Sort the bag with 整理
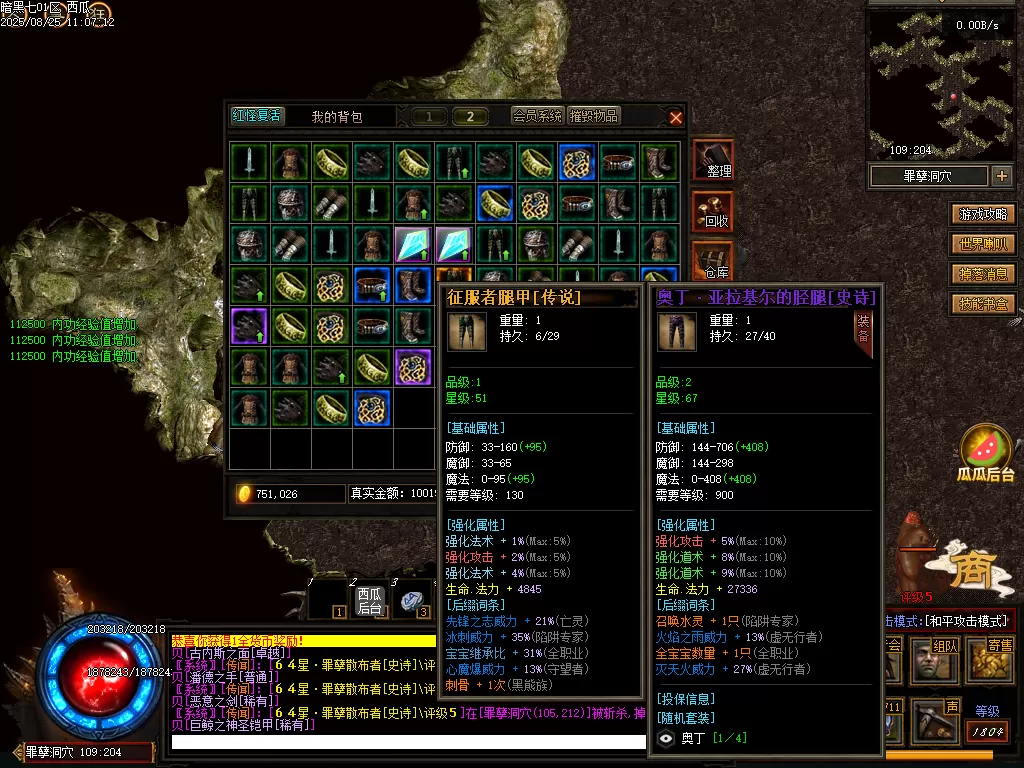 714,160
